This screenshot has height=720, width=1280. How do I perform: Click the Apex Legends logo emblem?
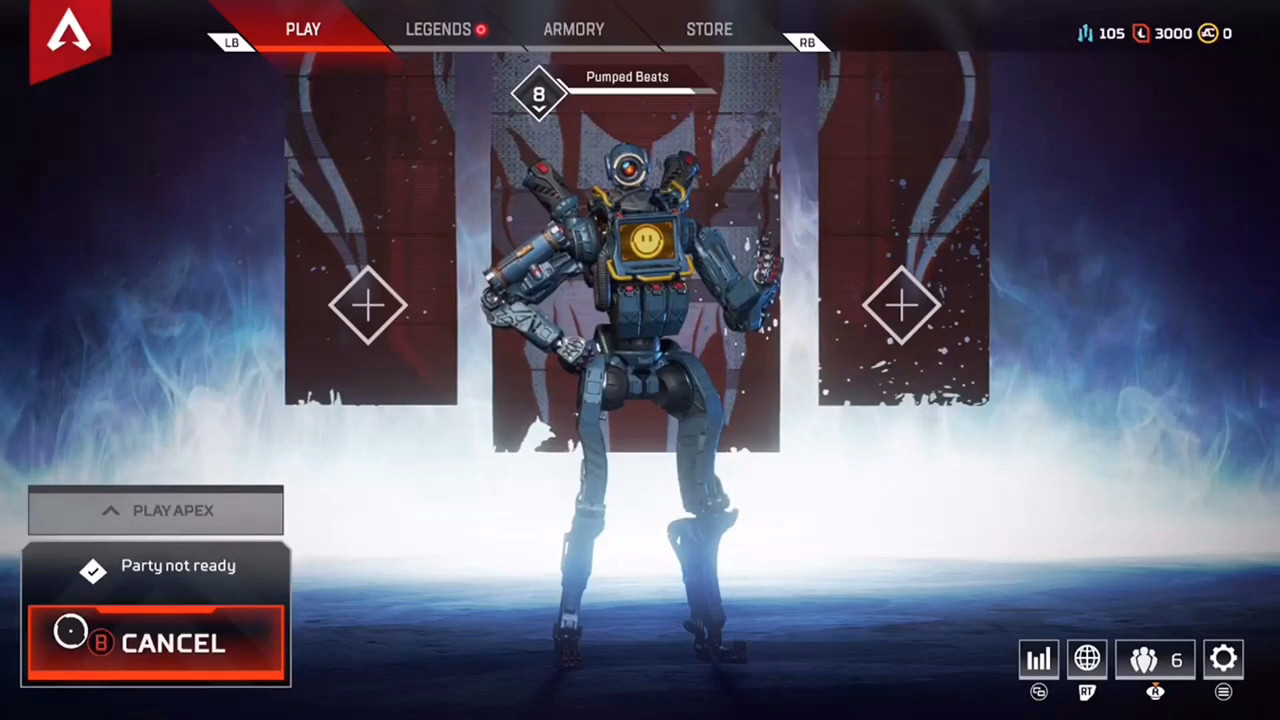pos(68,33)
